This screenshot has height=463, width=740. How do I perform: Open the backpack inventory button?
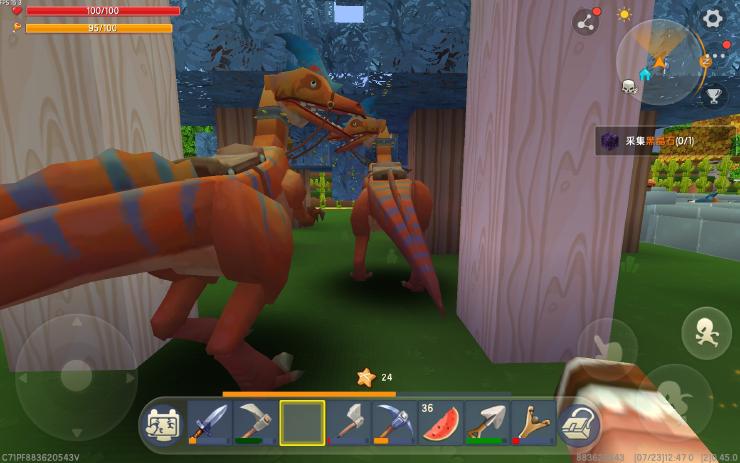(x=577, y=424)
